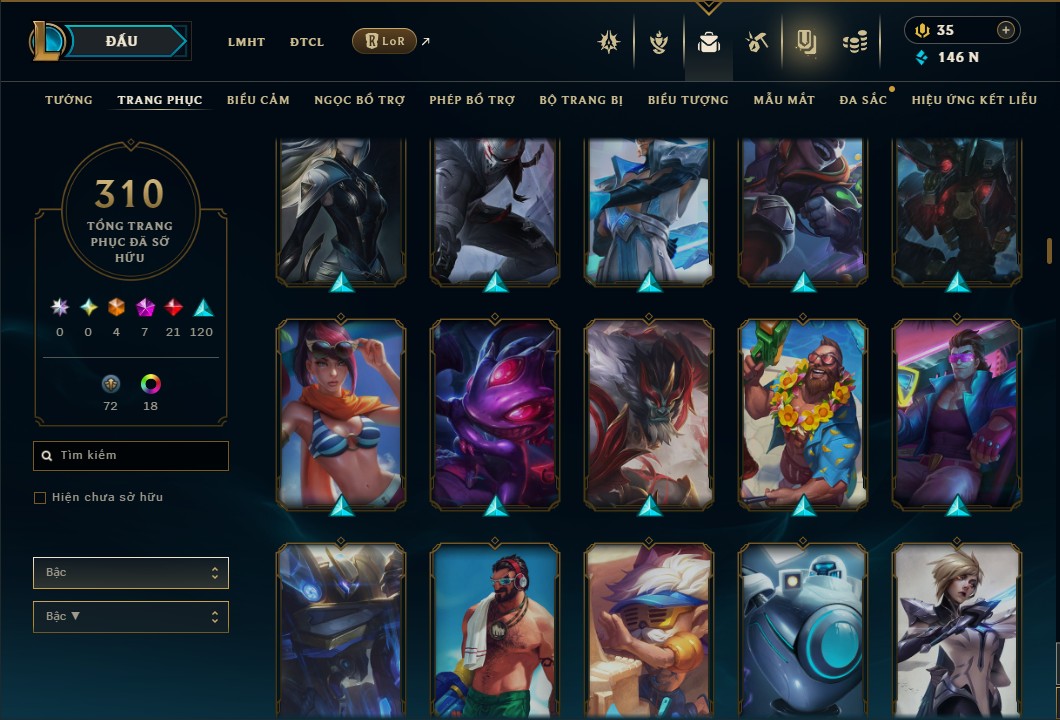Go to the NGỌC BỔ TRỢ tab
Screen dimensions: 1060x720
pyautogui.click(x=359, y=100)
